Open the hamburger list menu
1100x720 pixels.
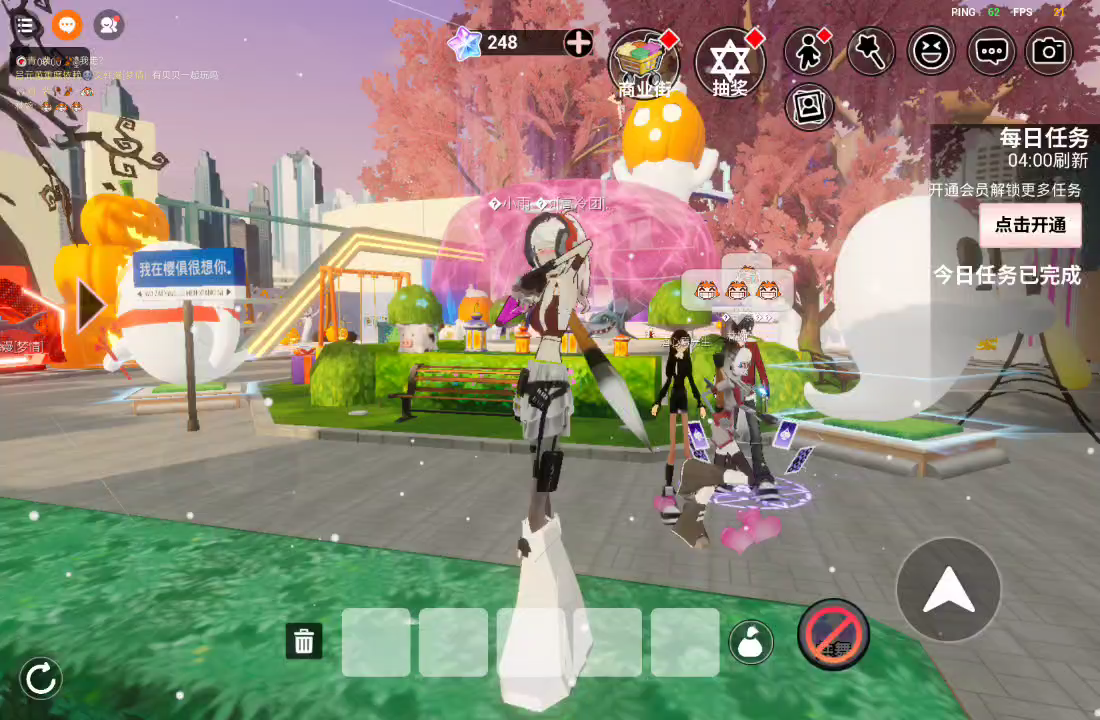25,26
